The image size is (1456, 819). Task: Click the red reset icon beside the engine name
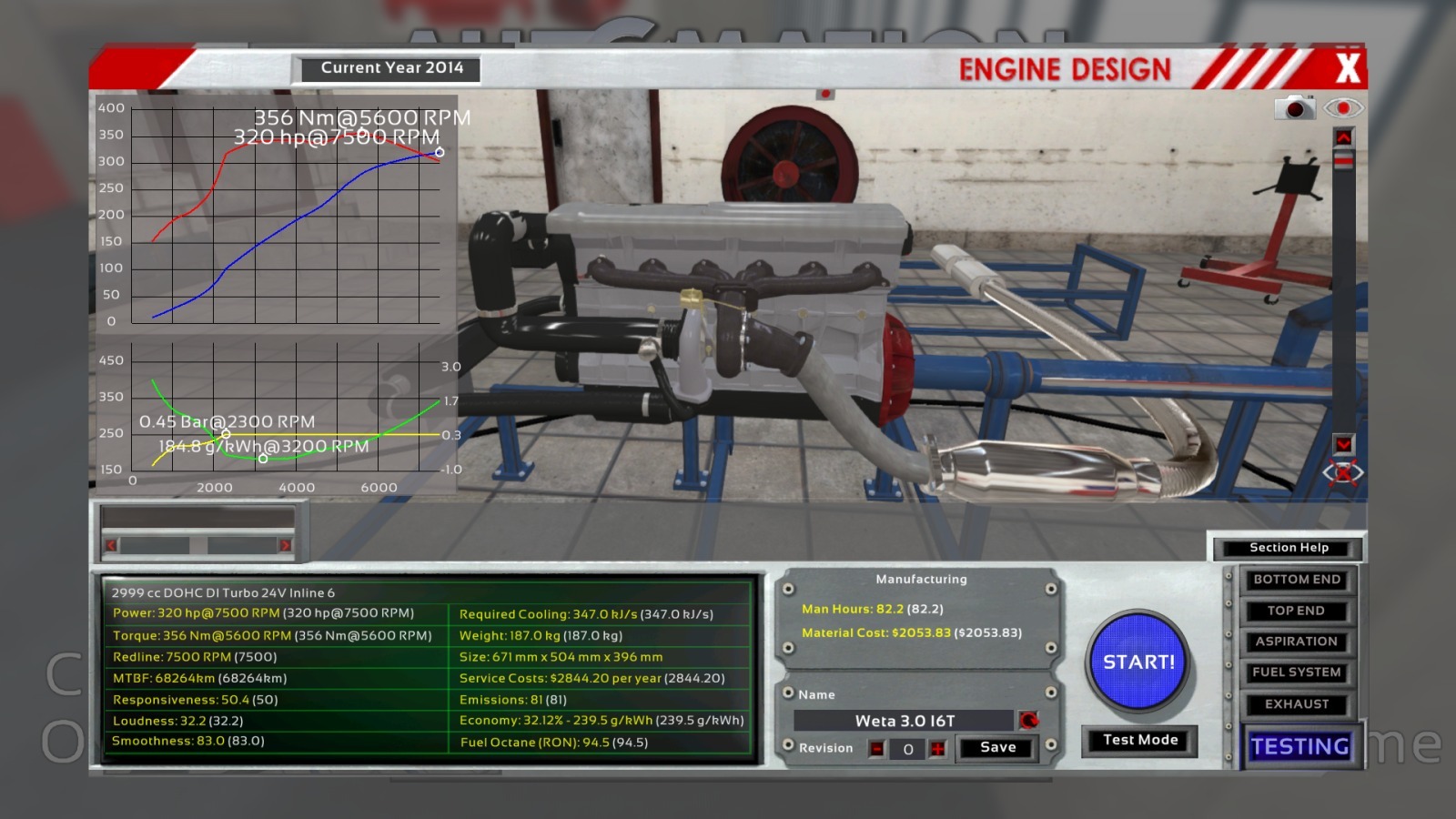1029,721
